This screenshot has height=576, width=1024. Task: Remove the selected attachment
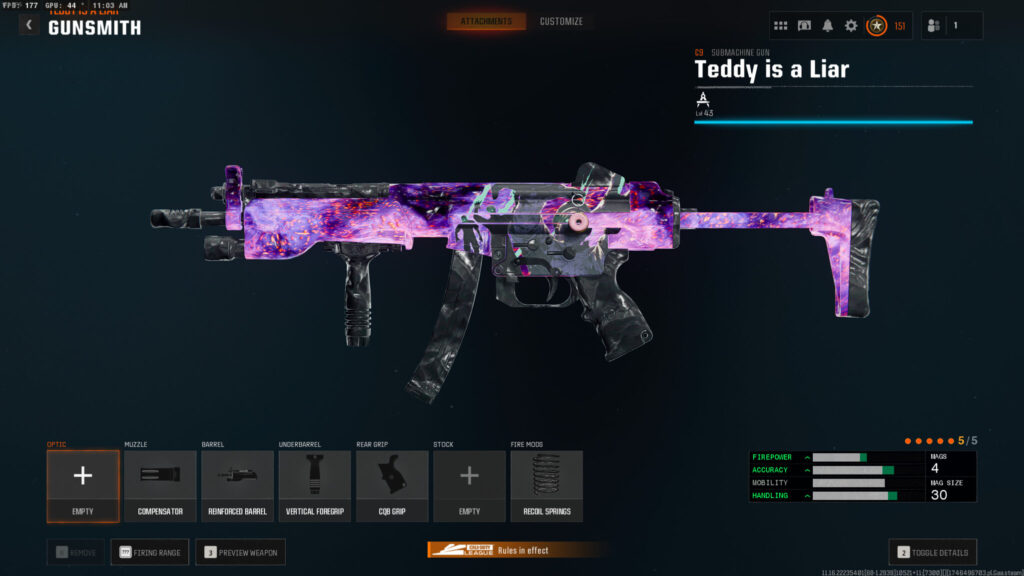(x=75, y=552)
